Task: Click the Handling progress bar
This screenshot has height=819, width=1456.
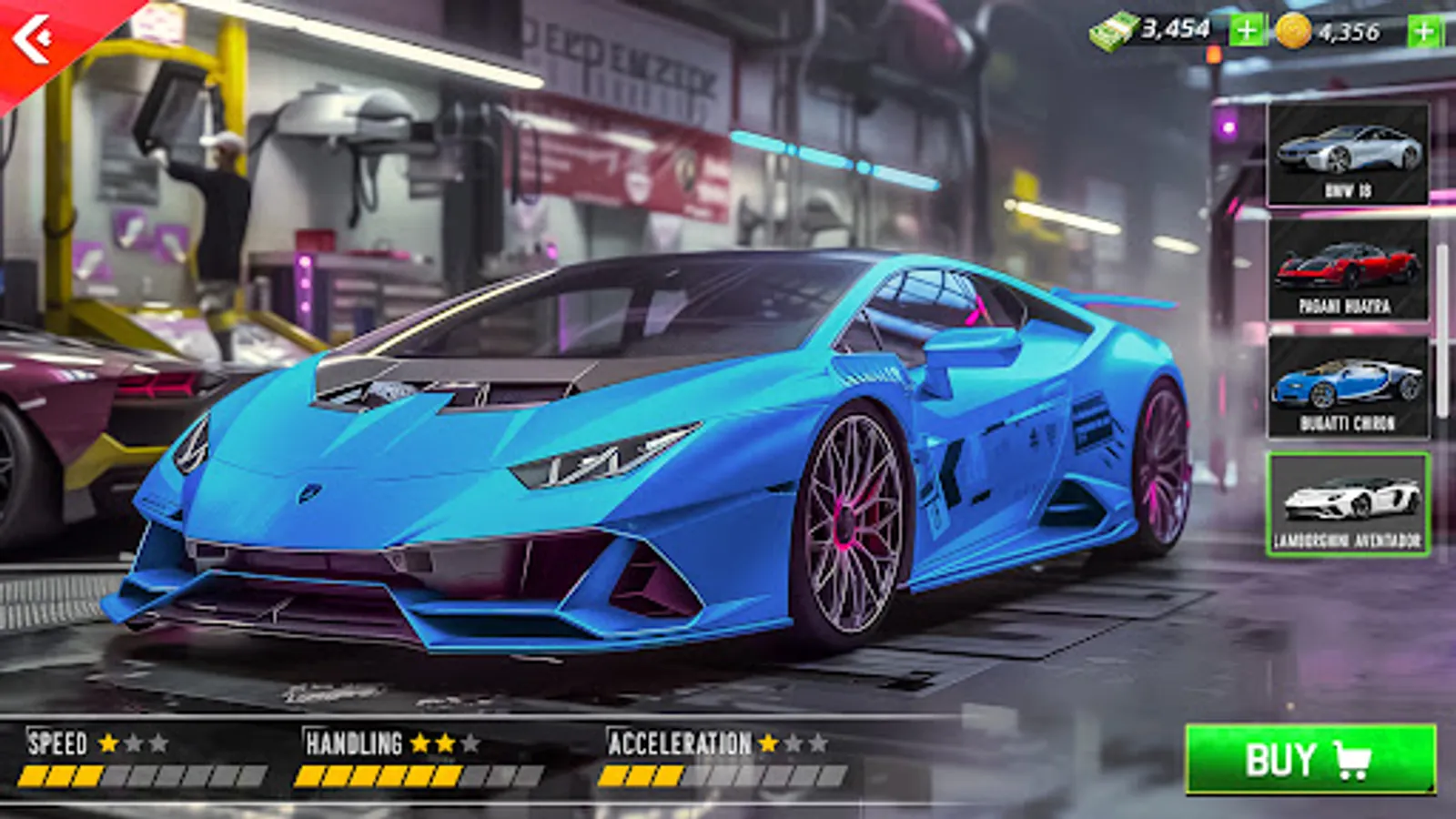Action: 419,775
